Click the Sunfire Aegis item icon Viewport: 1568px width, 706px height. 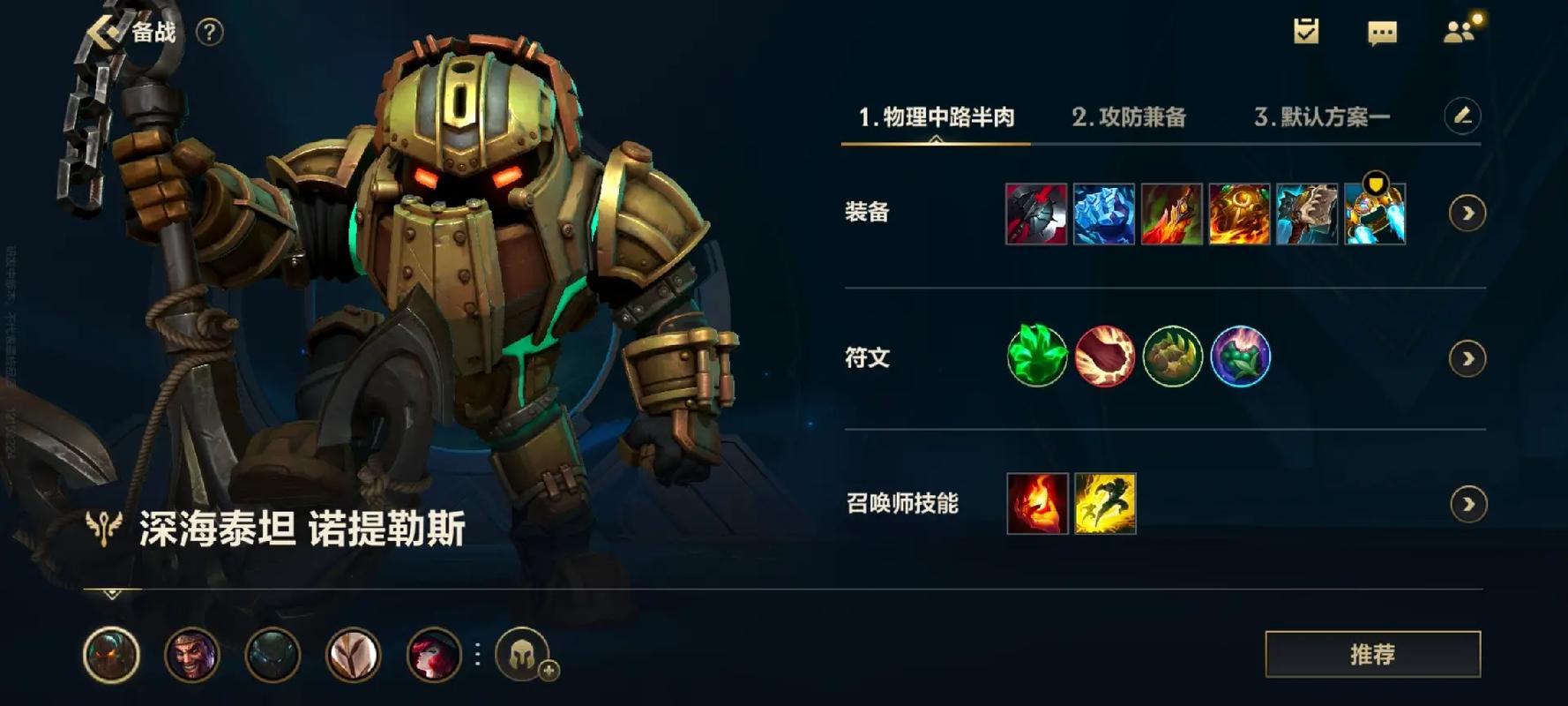point(1242,214)
